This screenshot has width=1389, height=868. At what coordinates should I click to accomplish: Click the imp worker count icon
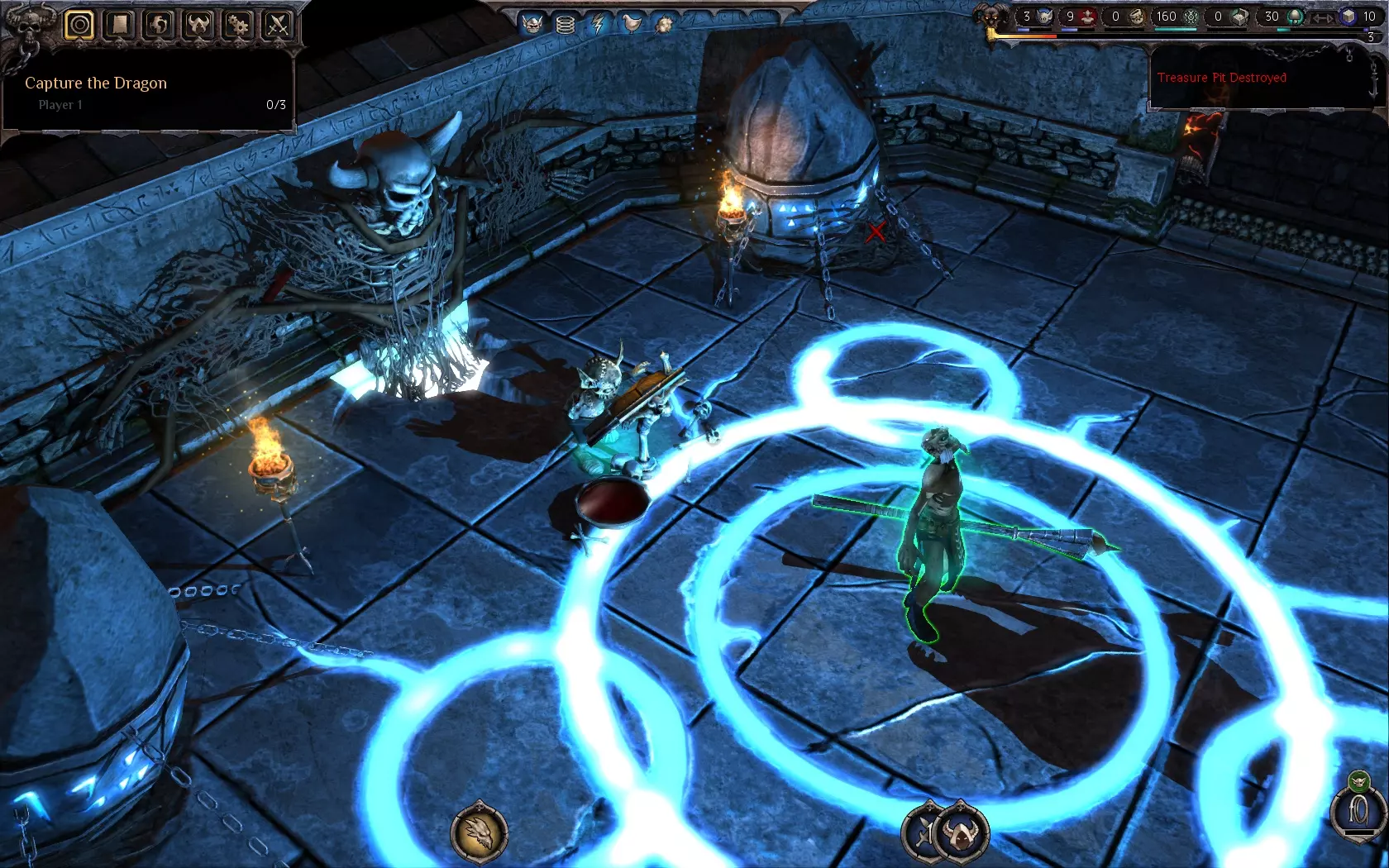click(1046, 17)
